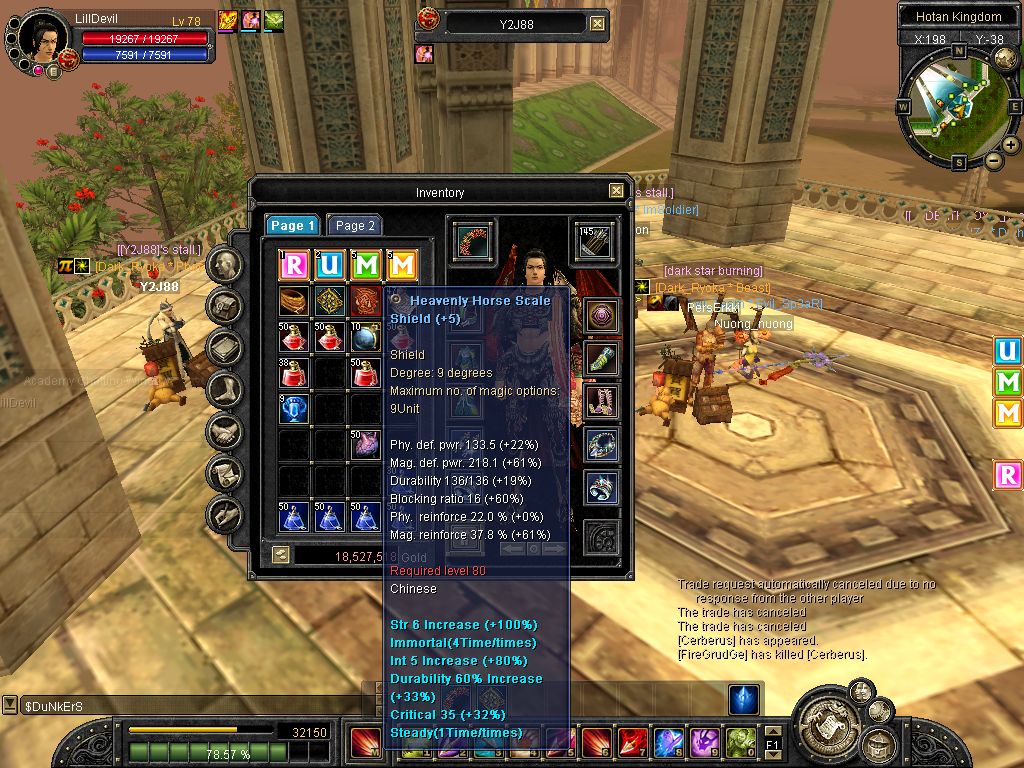The height and width of the screenshot is (768, 1024).
Task: Click the blue trophy item slot
Action: pyautogui.click(x=294, y=409)
